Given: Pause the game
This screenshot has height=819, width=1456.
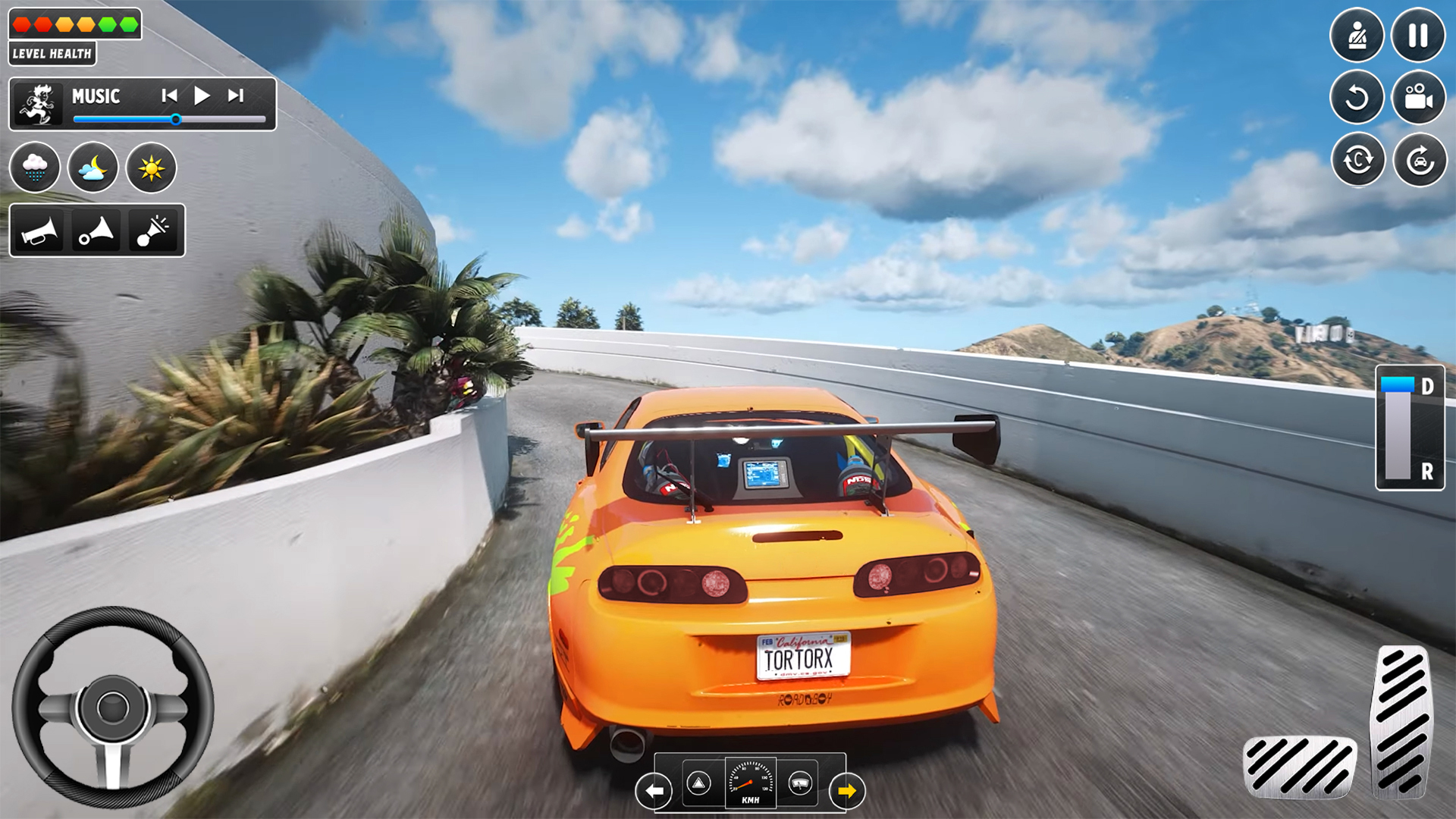Looking at the screenshot, I should (x=1420, y=36).
